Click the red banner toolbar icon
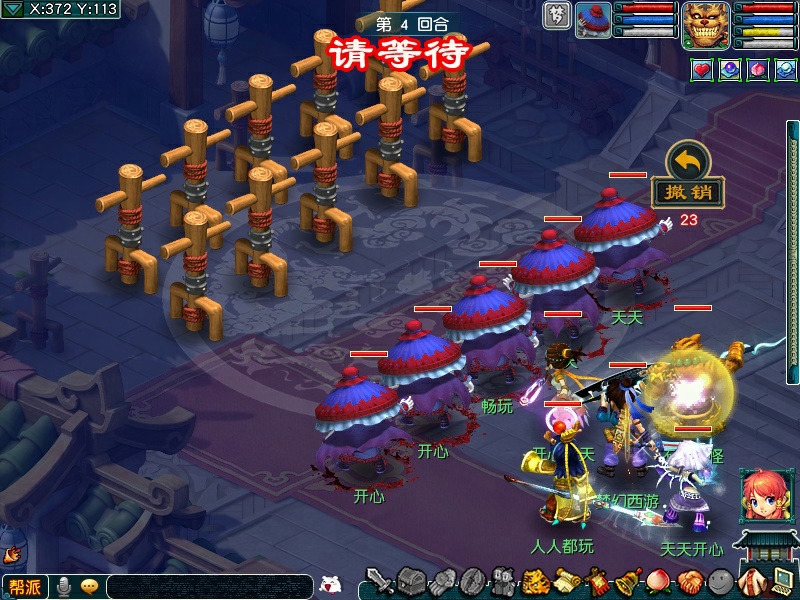Image resolution: width=800 pixels, height=600 pixels. coord(597,581)
